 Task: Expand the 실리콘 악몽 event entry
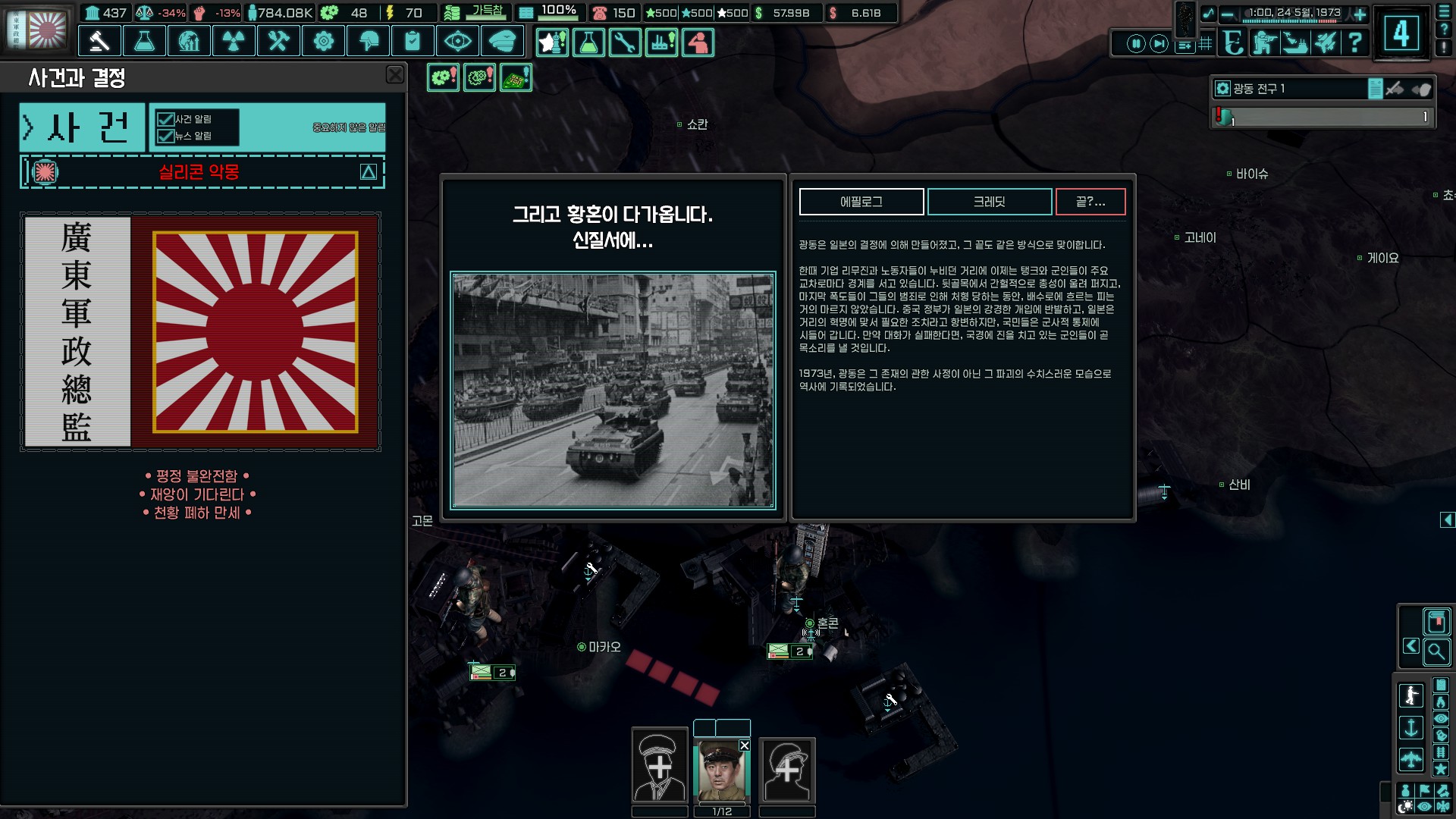pos(369,172)
